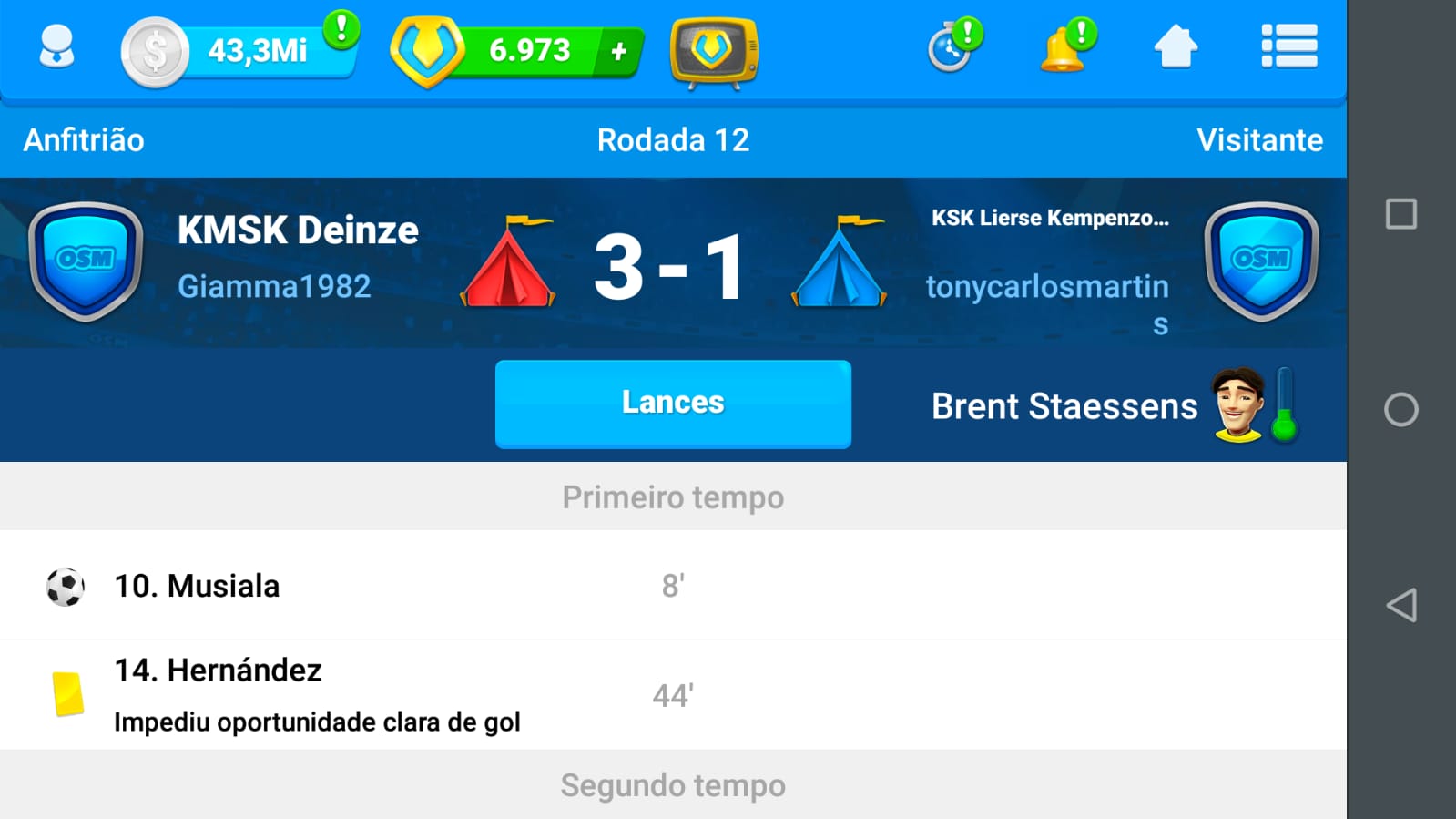The height and width of the screenshot is (819, 1456).
Task: Select referee Brent Staessens
Action: [1064, 406]
